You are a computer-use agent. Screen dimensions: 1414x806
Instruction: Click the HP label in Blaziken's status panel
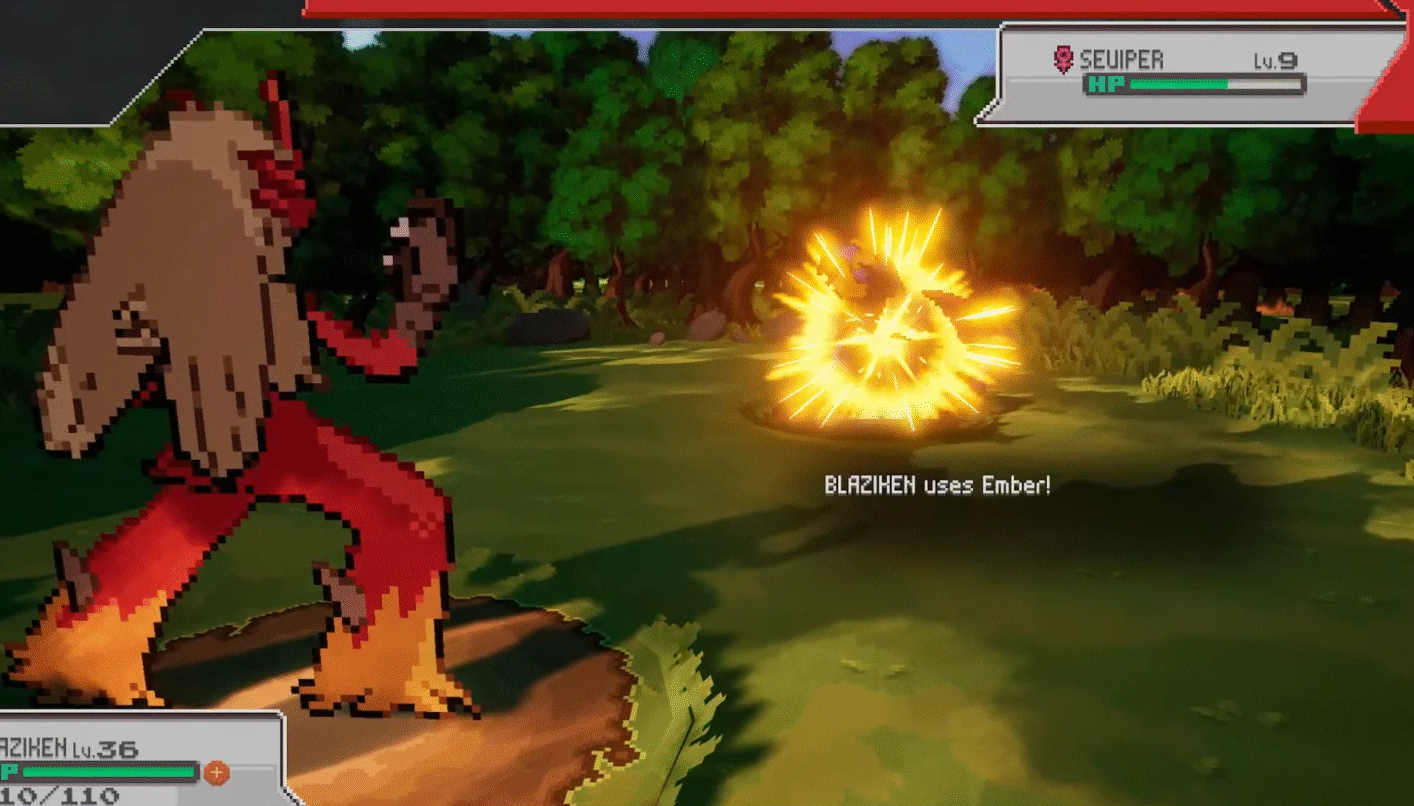click(x=8, y=772)
